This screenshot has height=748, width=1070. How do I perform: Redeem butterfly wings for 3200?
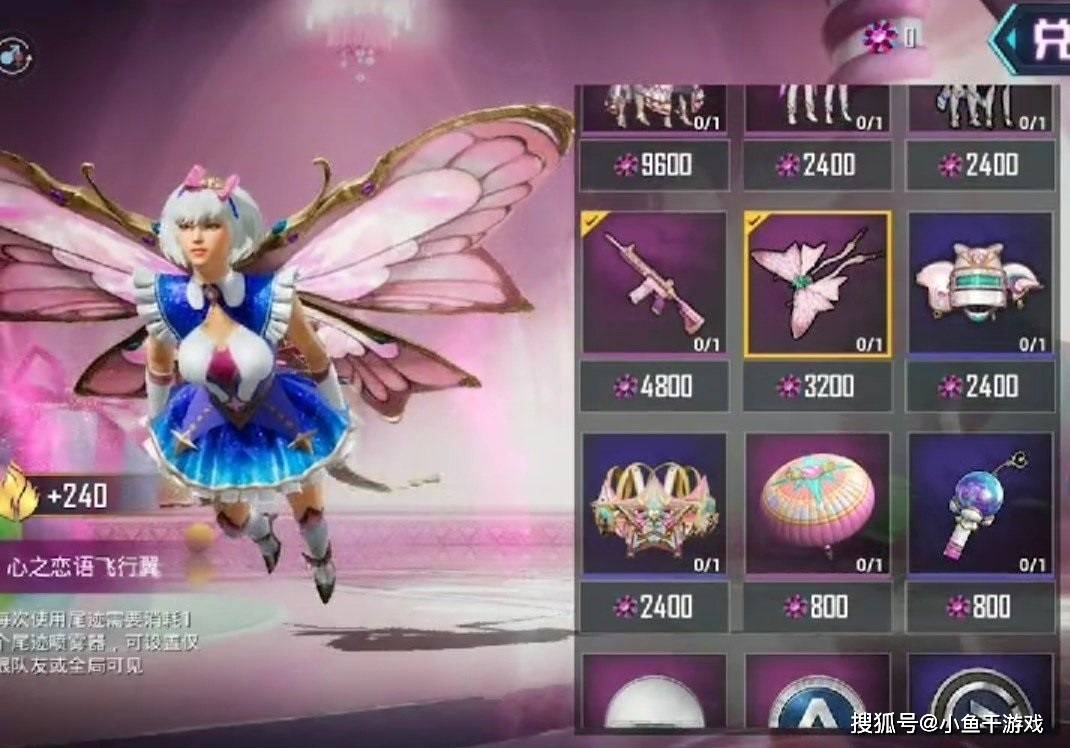817,386
